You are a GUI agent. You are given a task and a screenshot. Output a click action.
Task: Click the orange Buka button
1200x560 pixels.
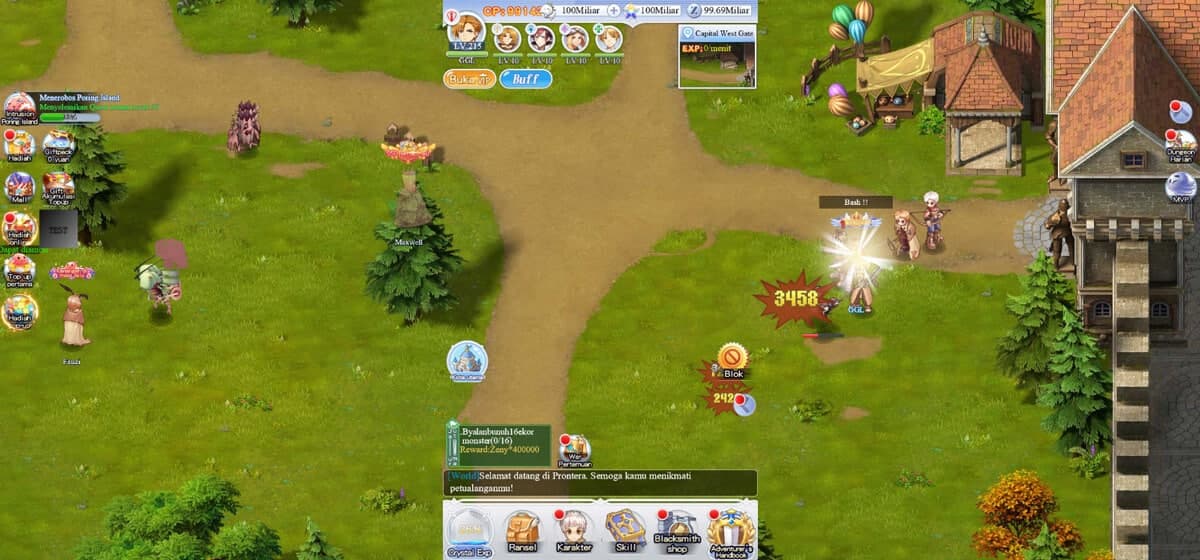(x=469, y=78)
